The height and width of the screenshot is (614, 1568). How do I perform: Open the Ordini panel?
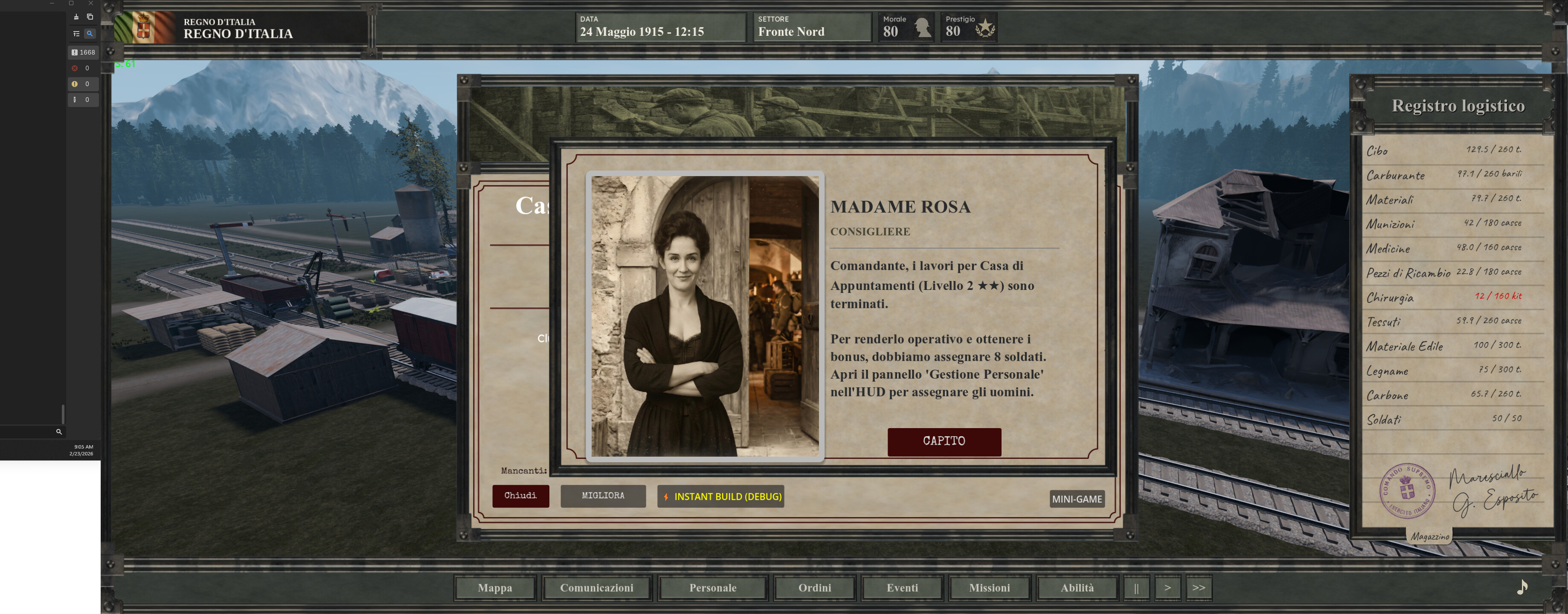pos(814,588)
